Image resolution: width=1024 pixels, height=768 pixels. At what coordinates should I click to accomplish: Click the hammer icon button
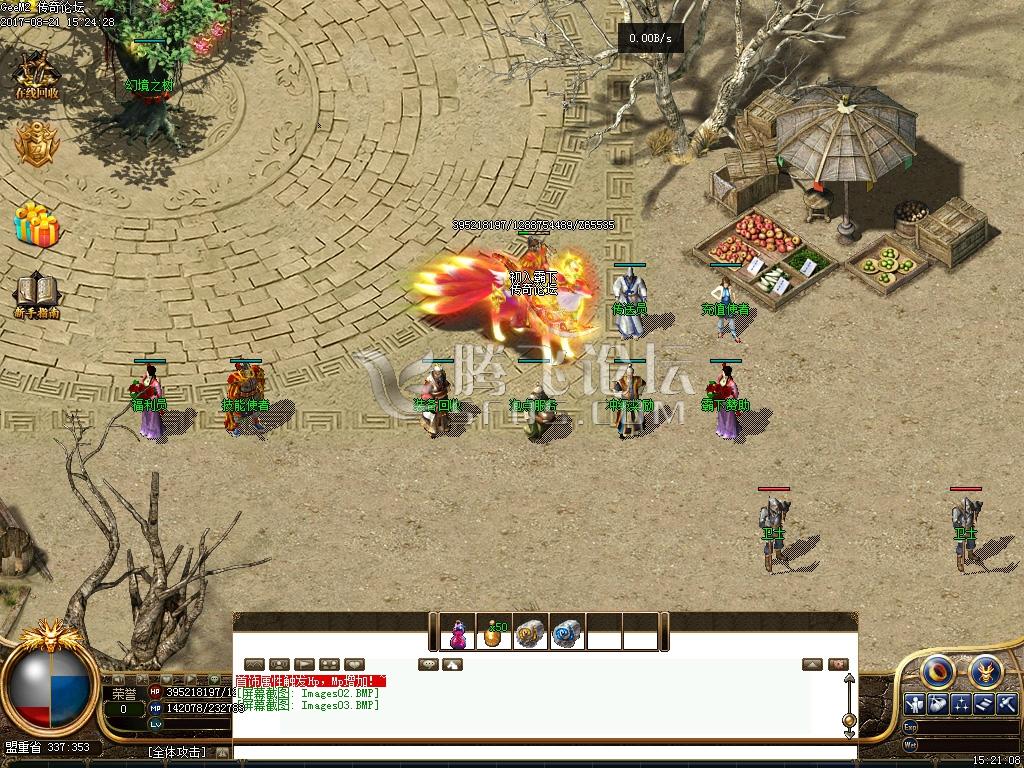(x=1006, y=704)
